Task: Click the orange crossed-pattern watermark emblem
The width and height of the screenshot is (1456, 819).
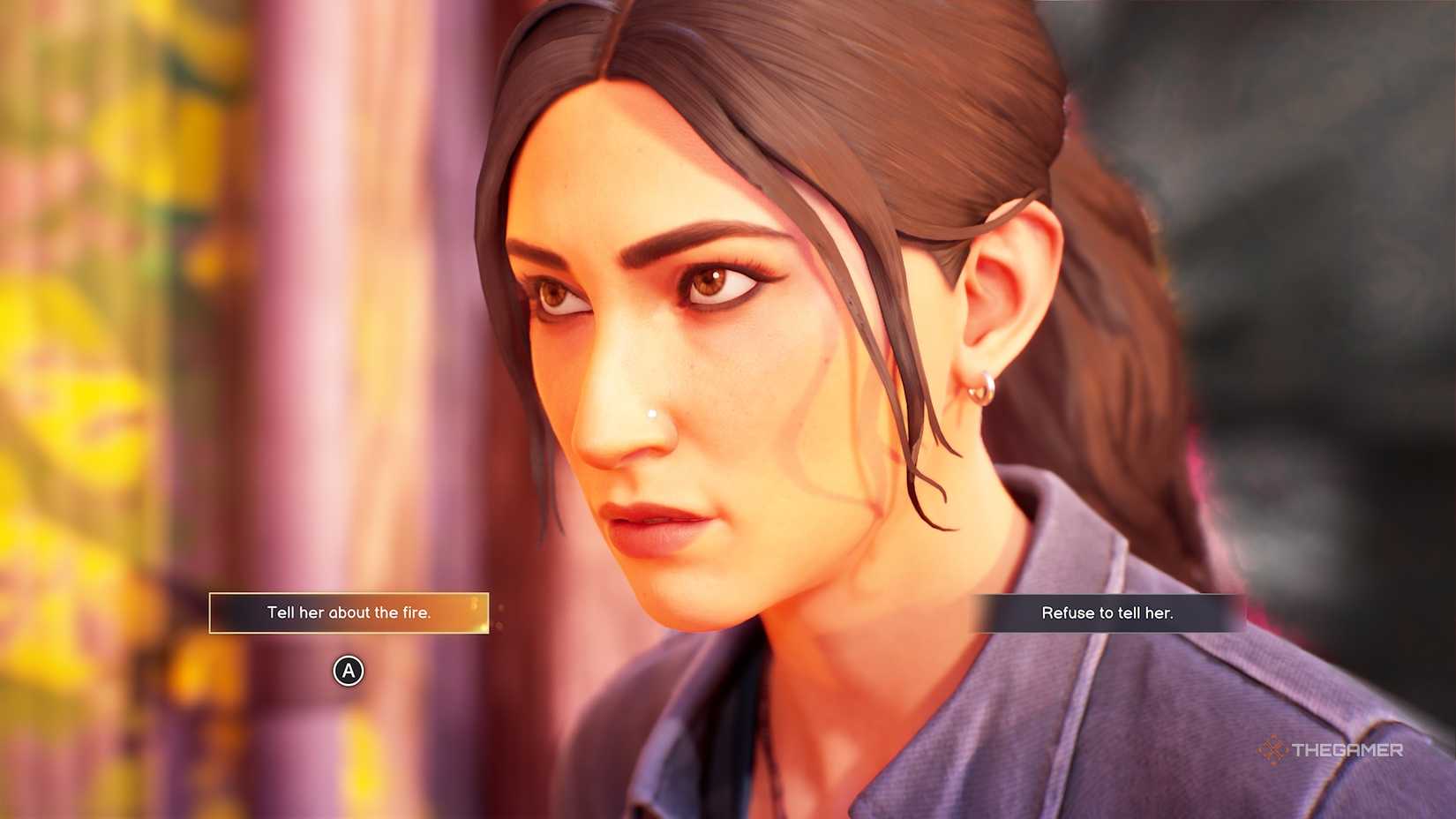Action: [x=1273, y=752]
